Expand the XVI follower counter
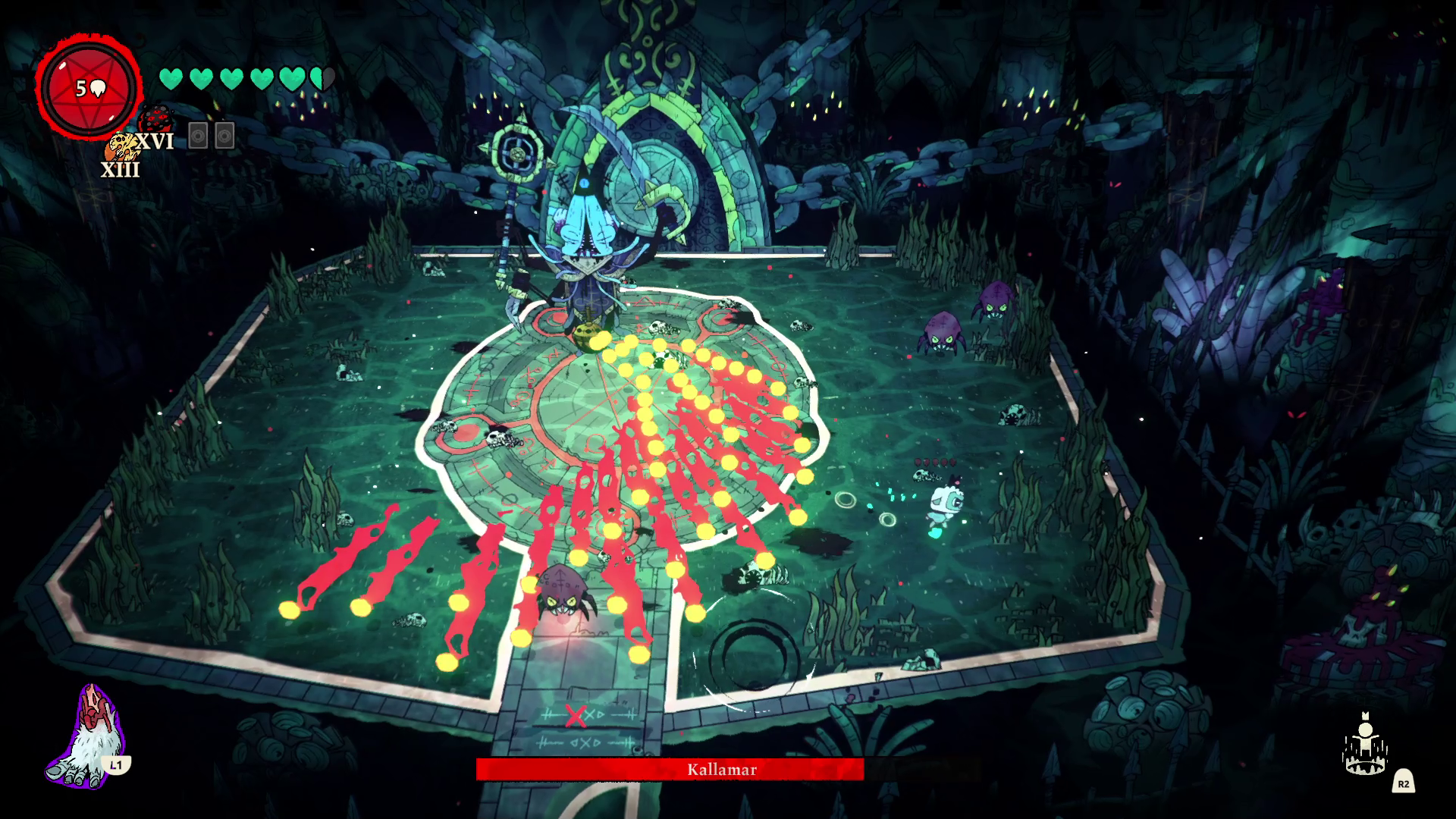The width and height of the screenshot is (1456, 819). coord(155,141)
